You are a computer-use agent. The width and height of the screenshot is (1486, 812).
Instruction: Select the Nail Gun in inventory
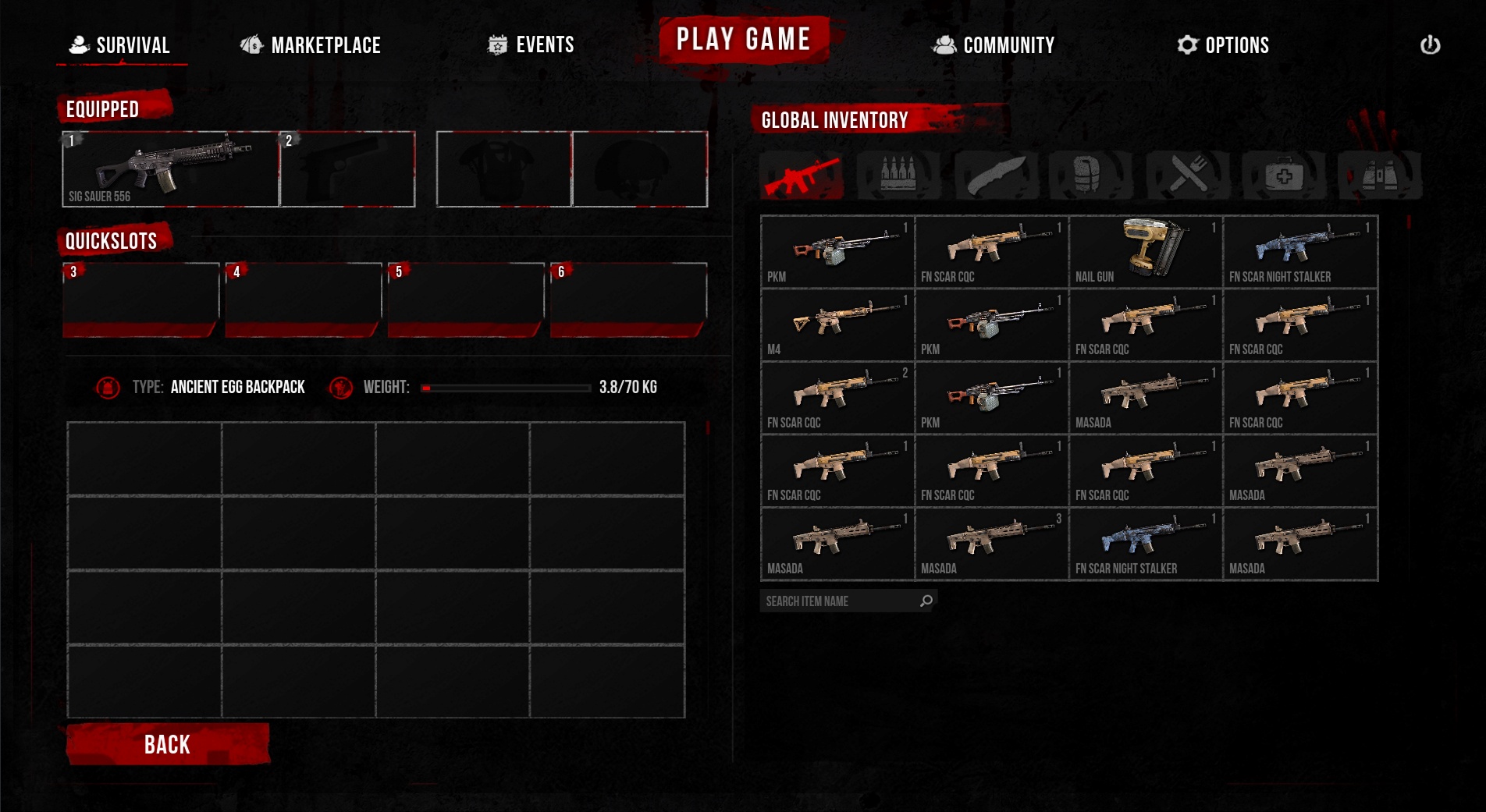click(x=1145, y=252)
